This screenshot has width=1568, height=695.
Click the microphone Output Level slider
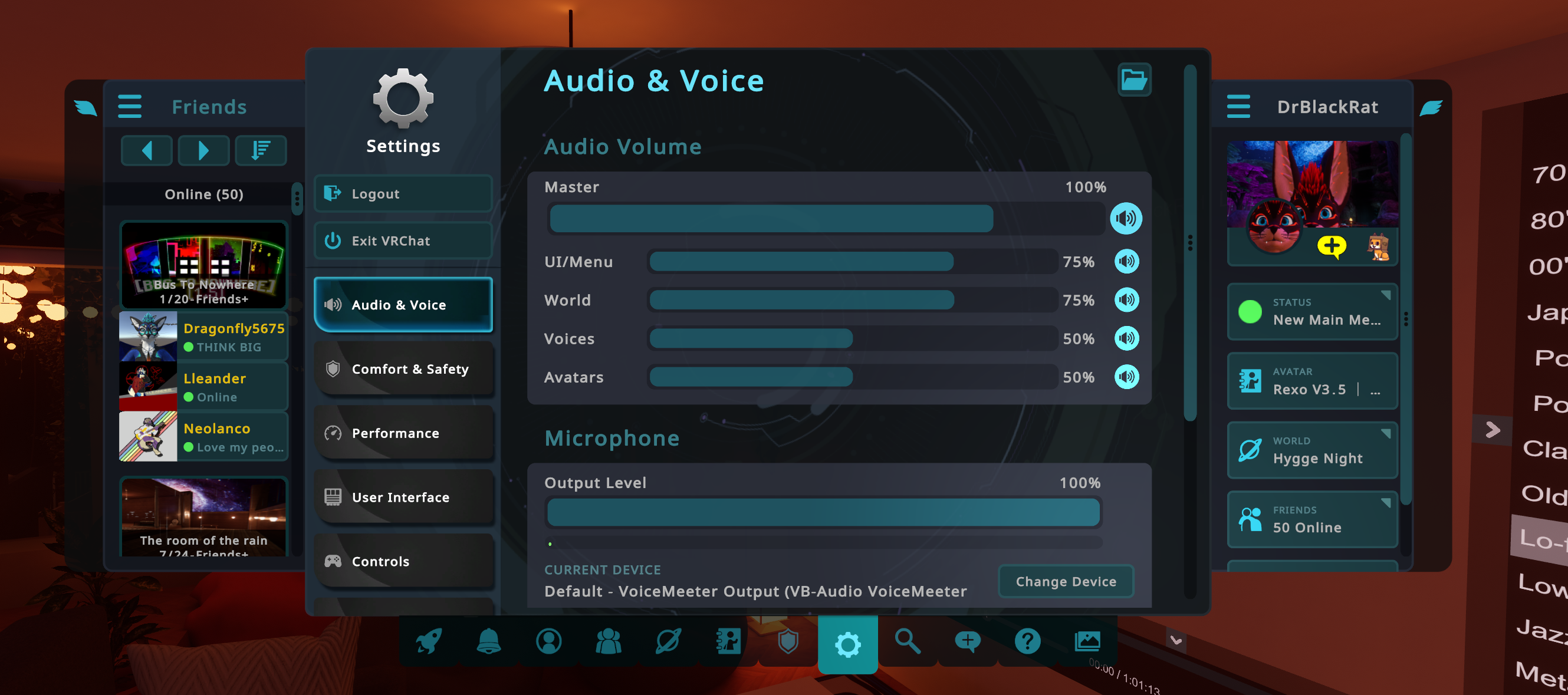tap(823, 512)
